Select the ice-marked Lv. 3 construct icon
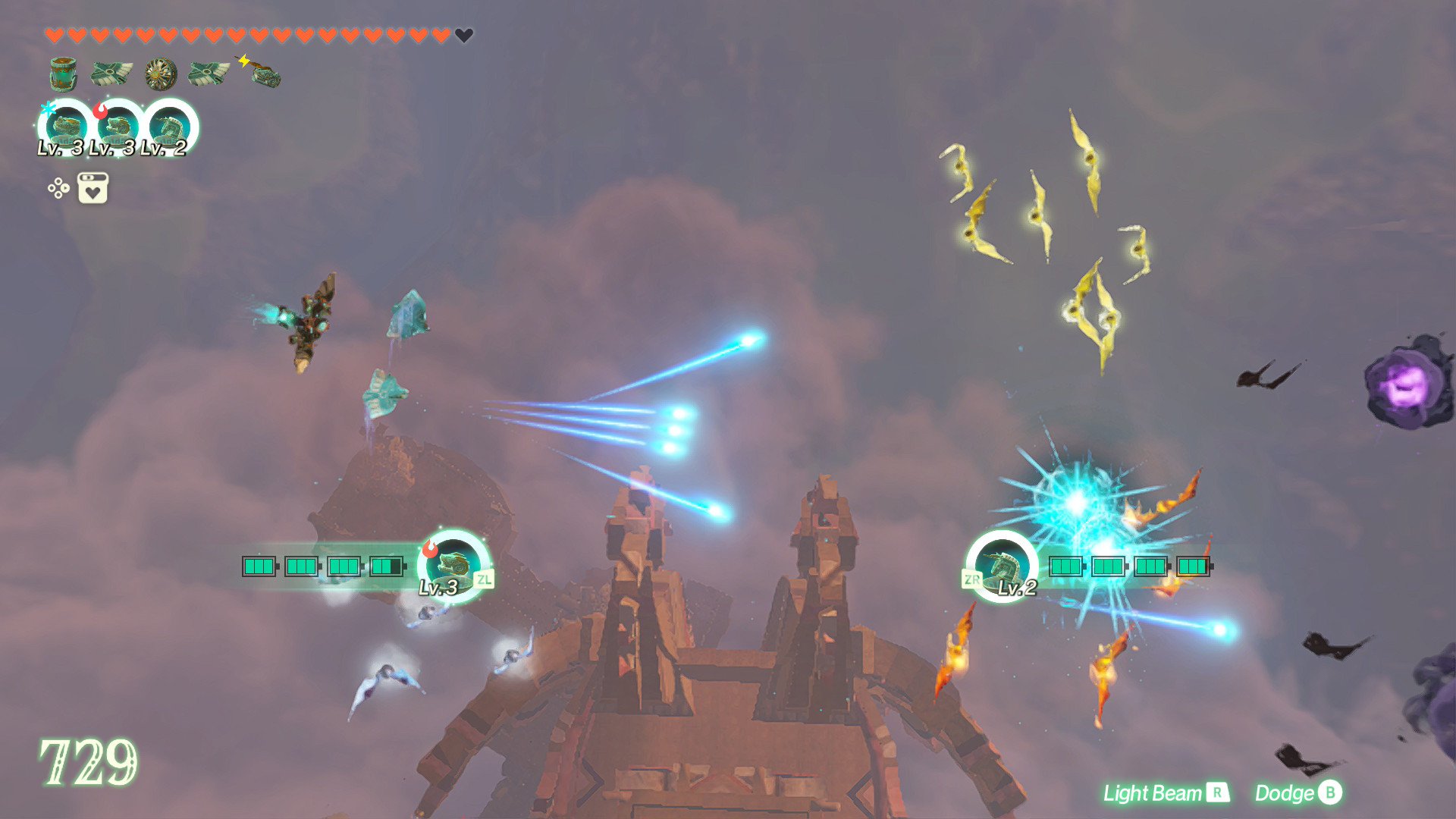 pyautogui.click(x=67, y=127)
